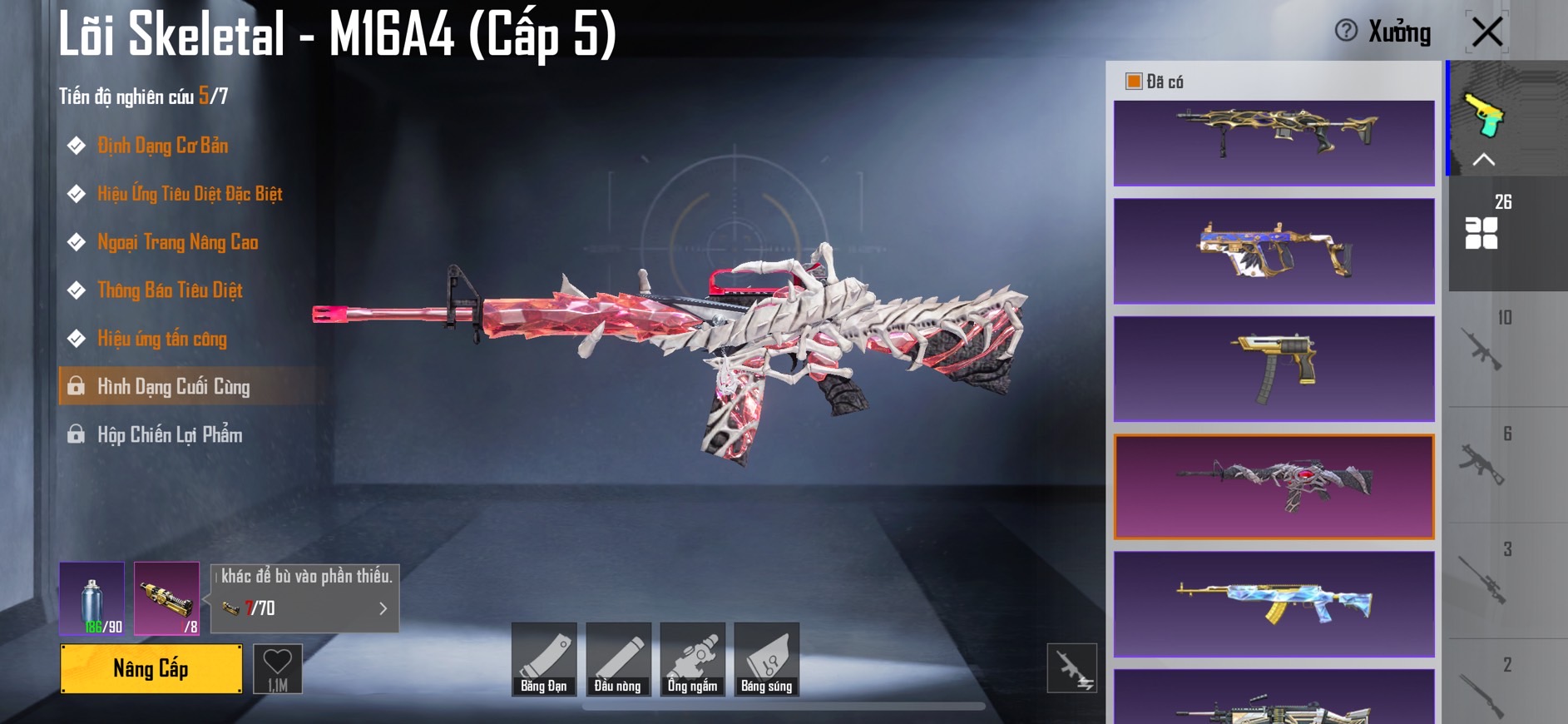Image resolution: width=1568 pixels, height=724 pixels.
Task: Open the Đầu nòng attachment slot
Action: pos(618,659)
